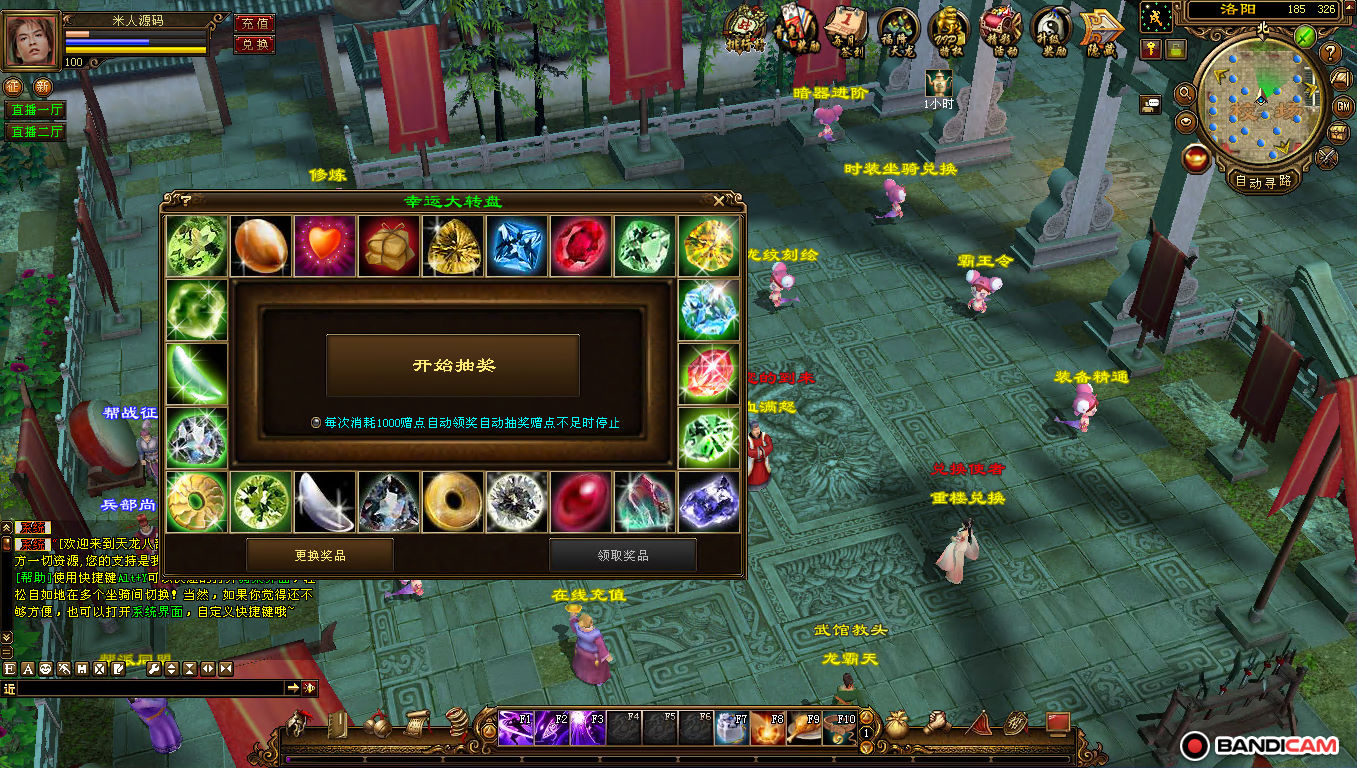Screen dimensions: 1357x768
Task: Click the 更换奖品 change prizes button
Action: (320, 555)
